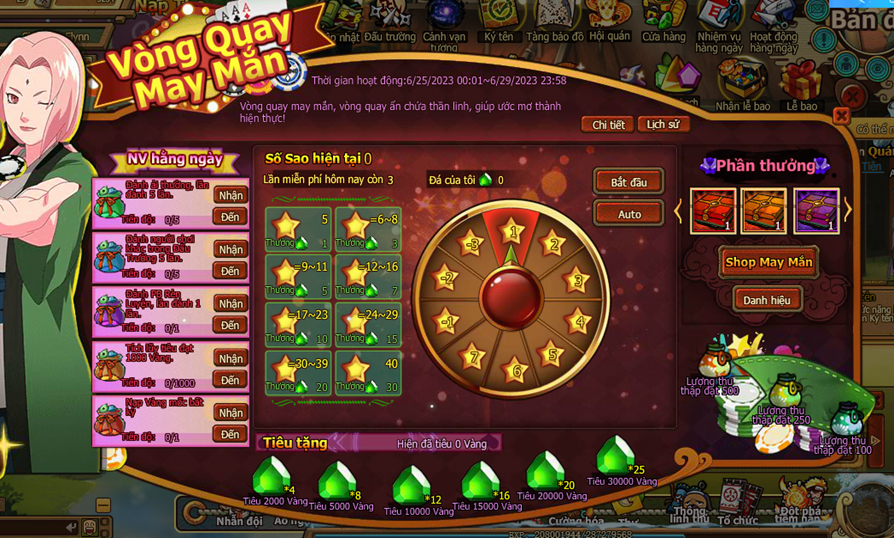This screenshot has height=538, width=894.
Task: Show previous rewards with left arrow
Action: pyautogui.click(x=679, y=210)
